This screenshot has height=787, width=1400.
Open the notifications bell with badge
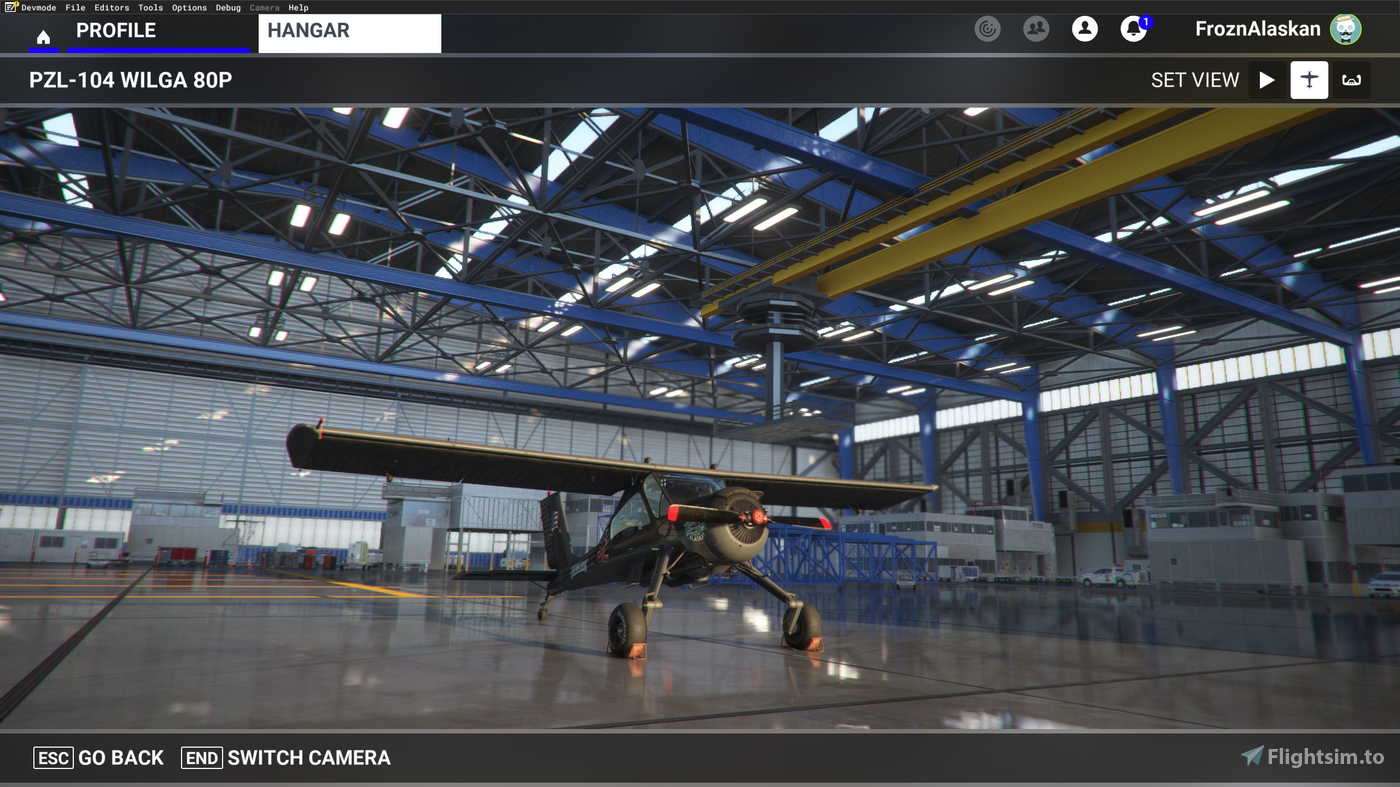[x=1133, y=29]
